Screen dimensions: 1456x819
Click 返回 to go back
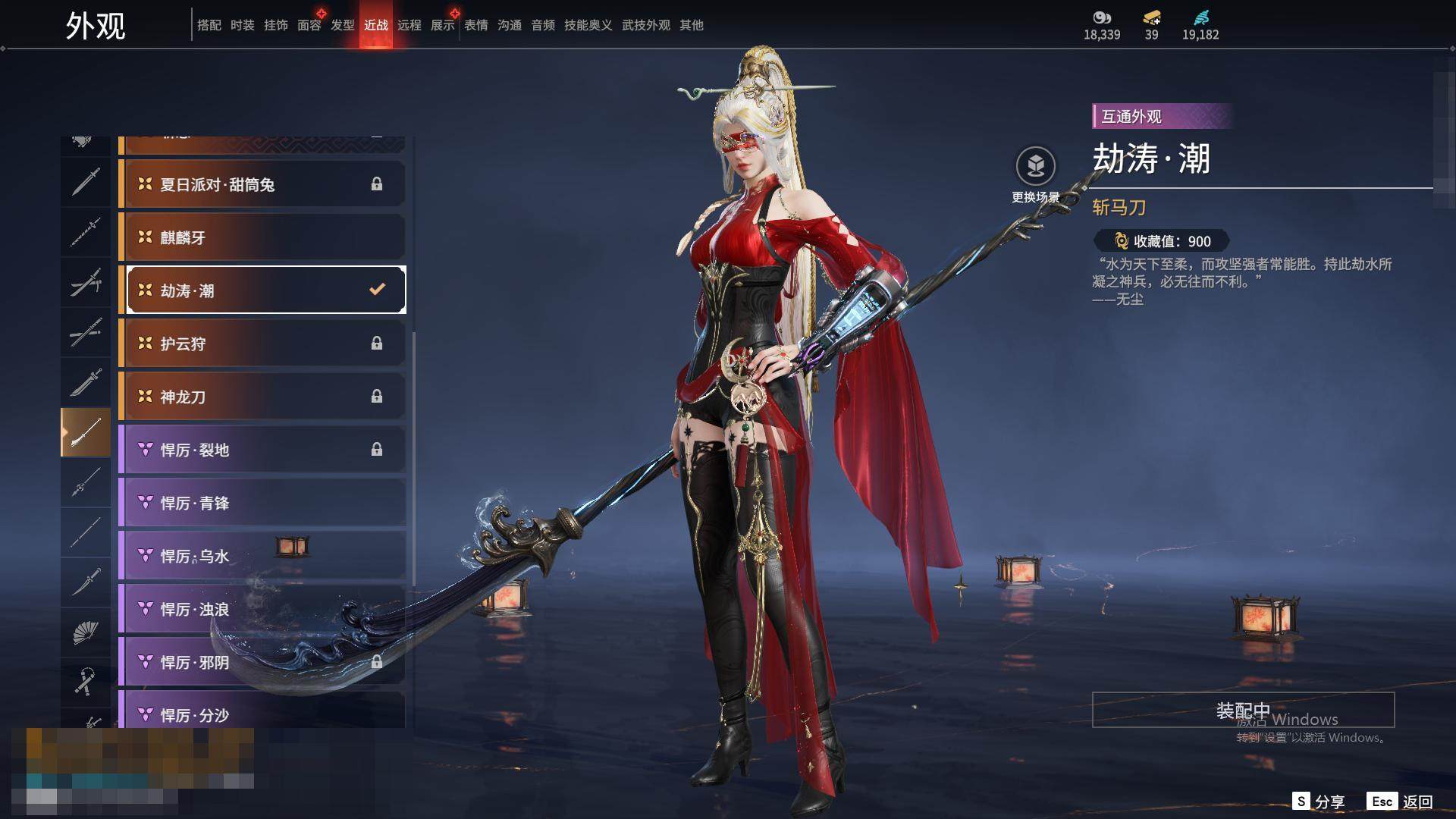1400,802
